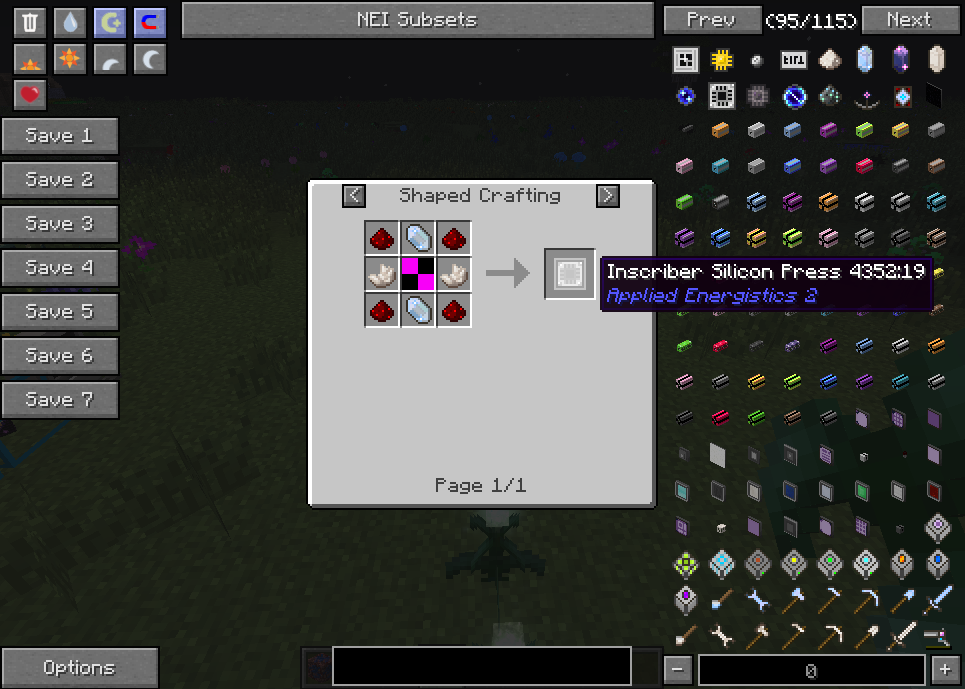This screenshot has height=689, width=965.
Task: Choose the Save 7 slot button
Action: pyautogui.click(x=60, y=400)
